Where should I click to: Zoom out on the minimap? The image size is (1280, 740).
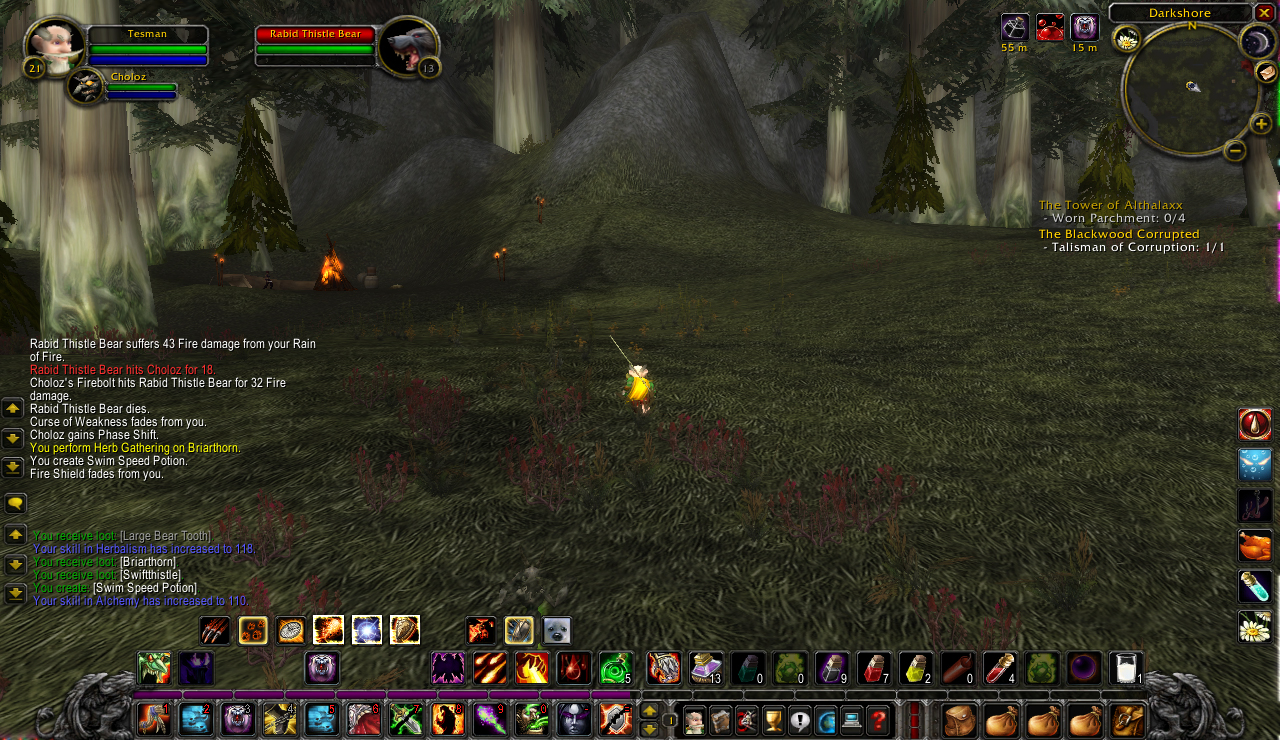pos(1235,151)
